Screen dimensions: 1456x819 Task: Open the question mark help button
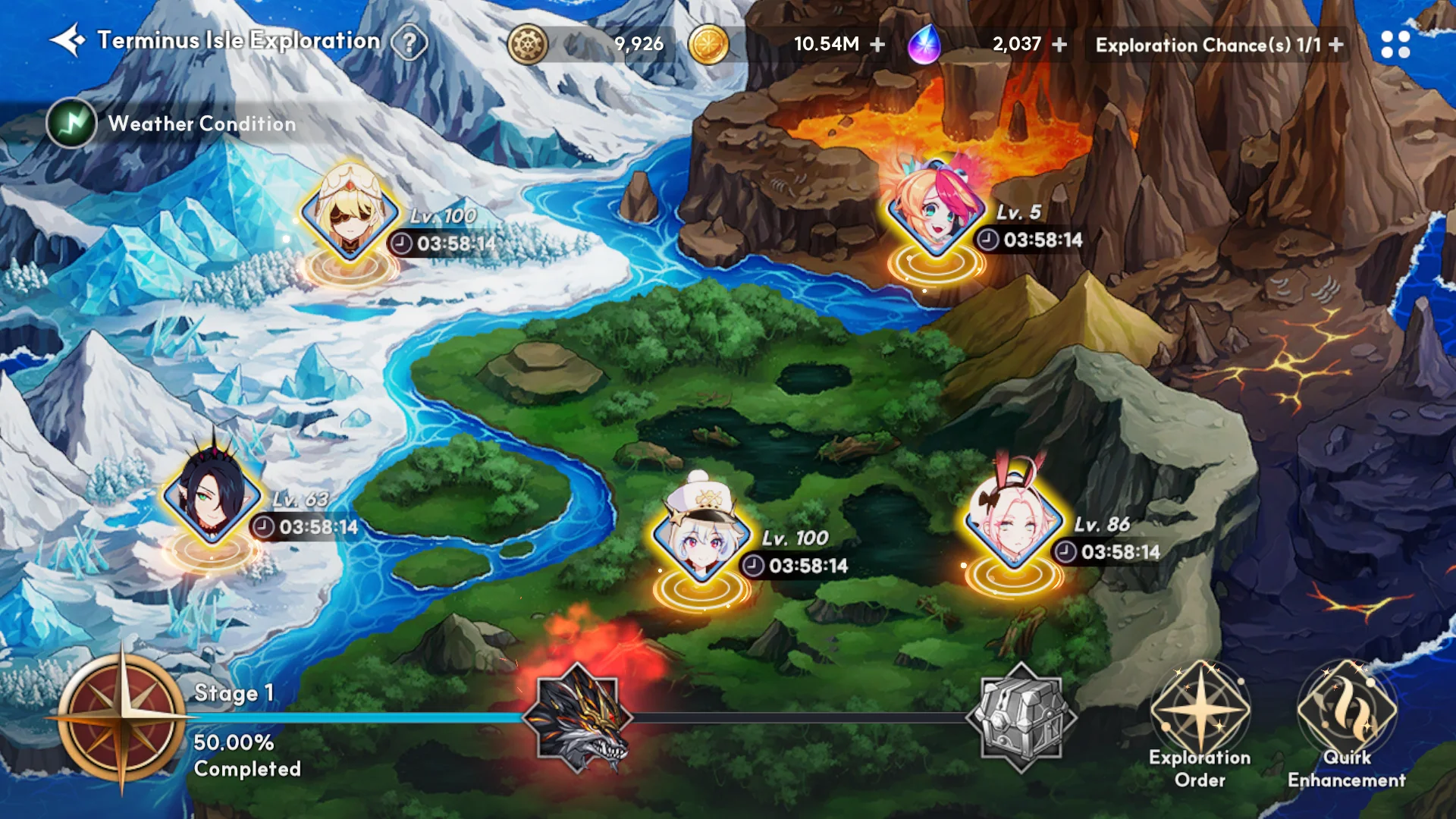(409, 43)
